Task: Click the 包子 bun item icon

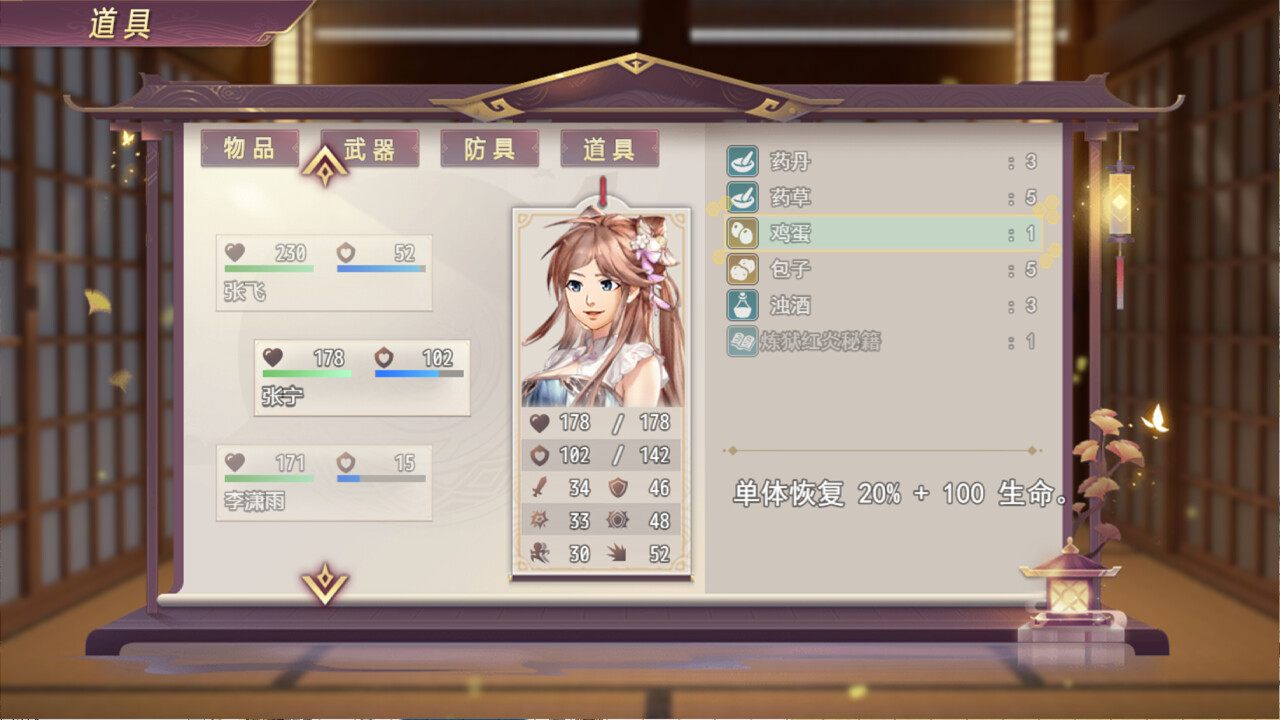Action: click(741, 269)
